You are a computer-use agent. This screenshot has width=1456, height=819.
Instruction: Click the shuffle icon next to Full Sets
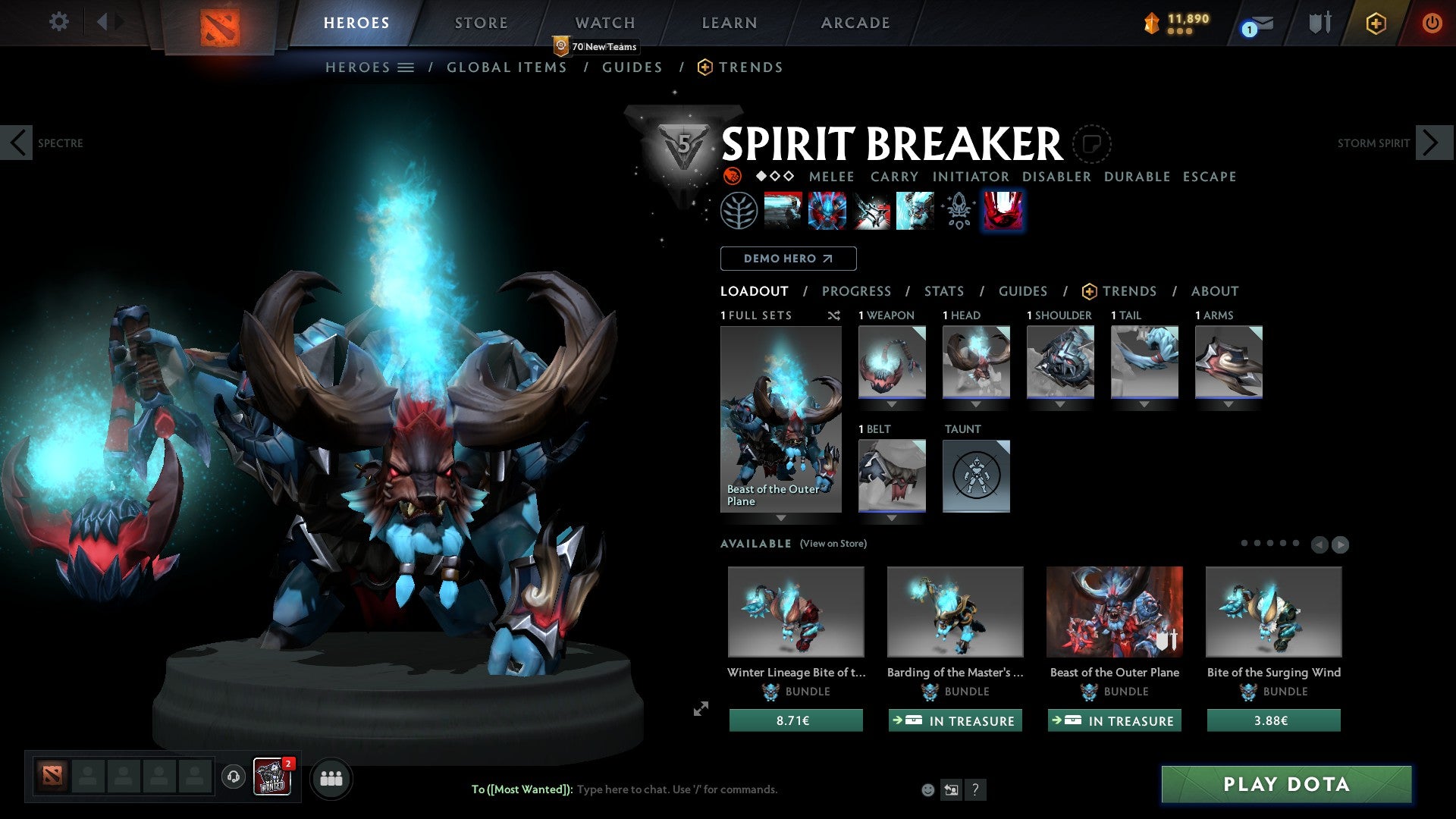coord(834,315)
